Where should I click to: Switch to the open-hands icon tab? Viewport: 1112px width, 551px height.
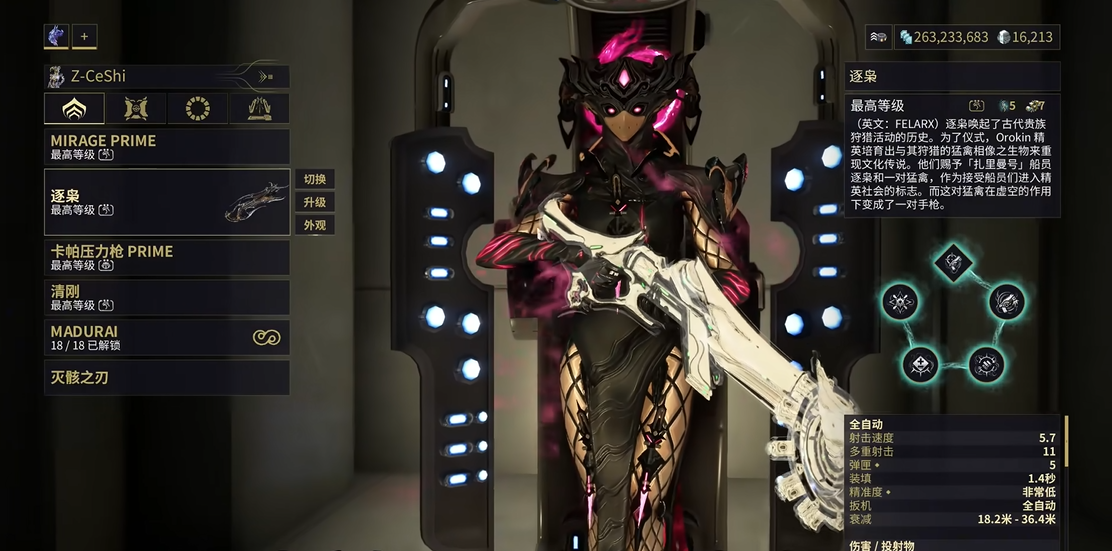point(259,108)
